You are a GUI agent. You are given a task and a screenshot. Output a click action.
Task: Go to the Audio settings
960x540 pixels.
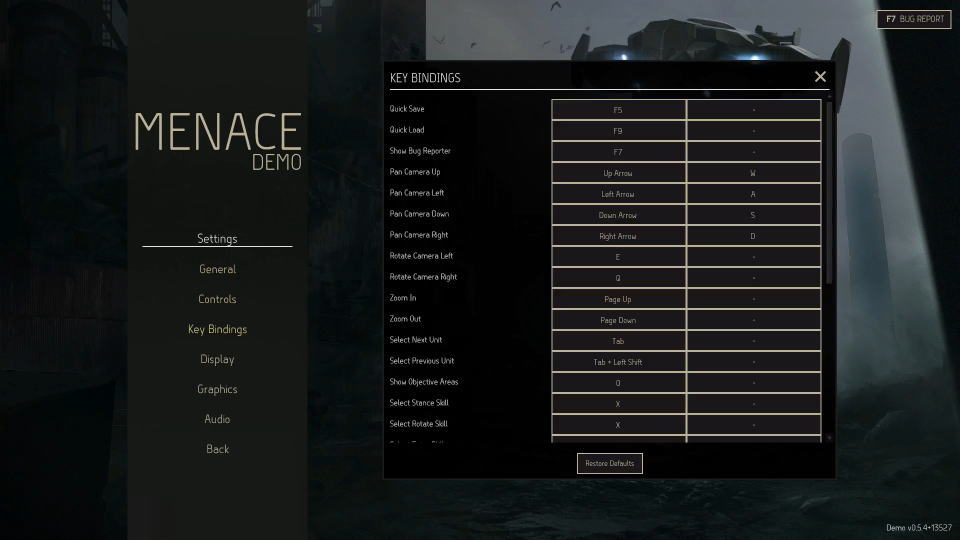(x=217, y=419)
